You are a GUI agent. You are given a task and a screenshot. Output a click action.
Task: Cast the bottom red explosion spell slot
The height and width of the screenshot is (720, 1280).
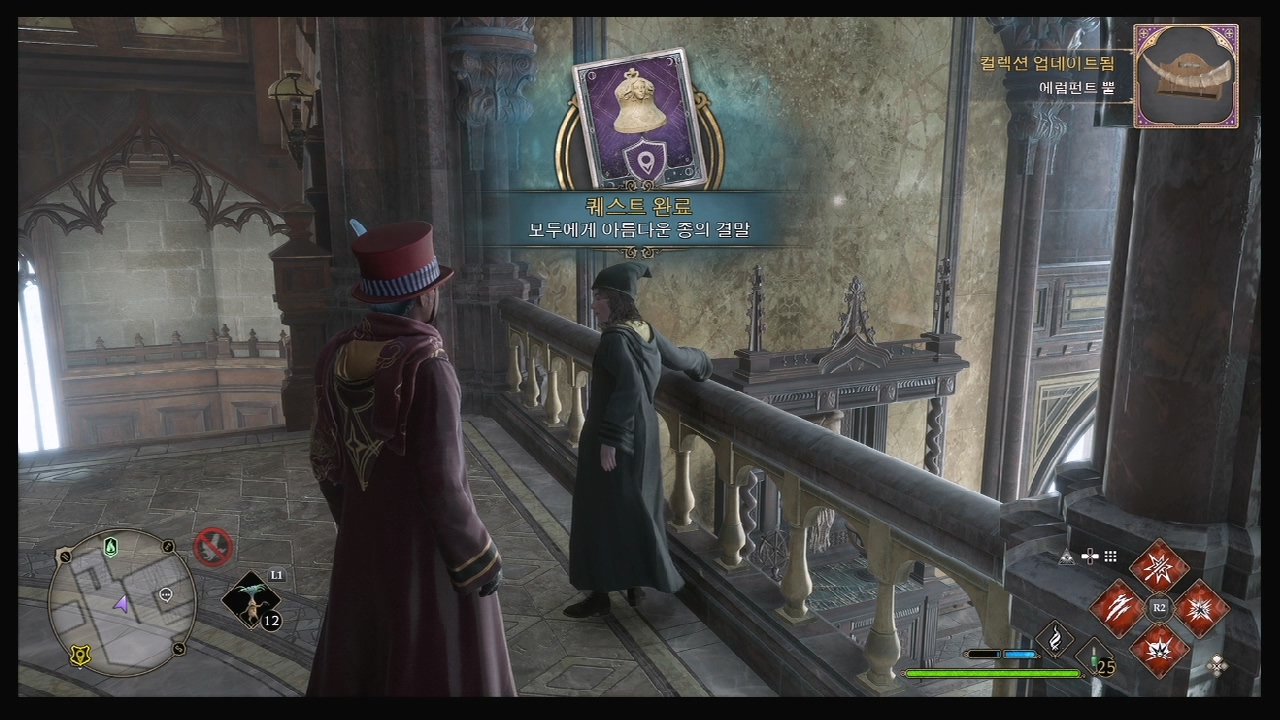pyautogui.click(x=1159, y=649)
